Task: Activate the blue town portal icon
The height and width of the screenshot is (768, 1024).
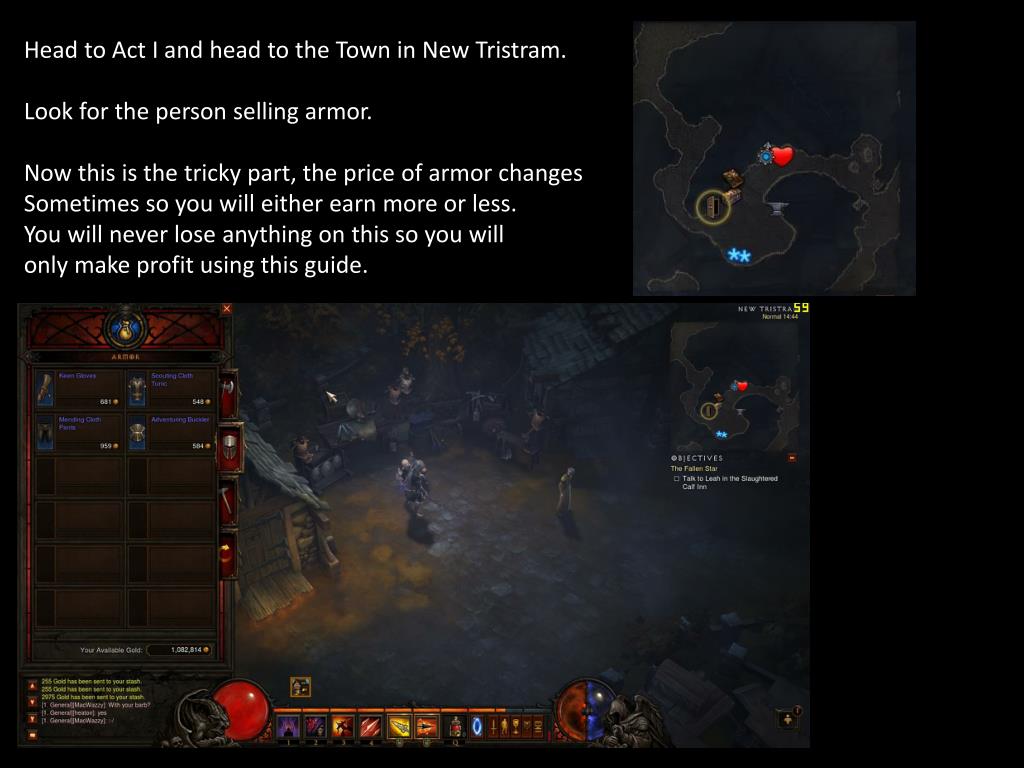Action: [x=477, y=725]
